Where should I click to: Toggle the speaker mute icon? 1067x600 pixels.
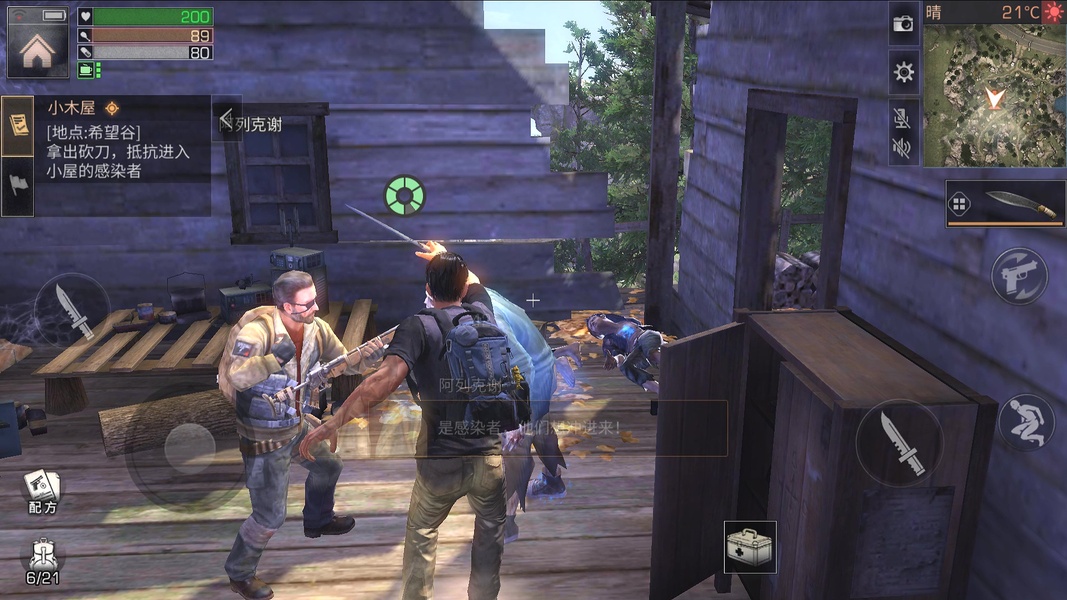903,149
